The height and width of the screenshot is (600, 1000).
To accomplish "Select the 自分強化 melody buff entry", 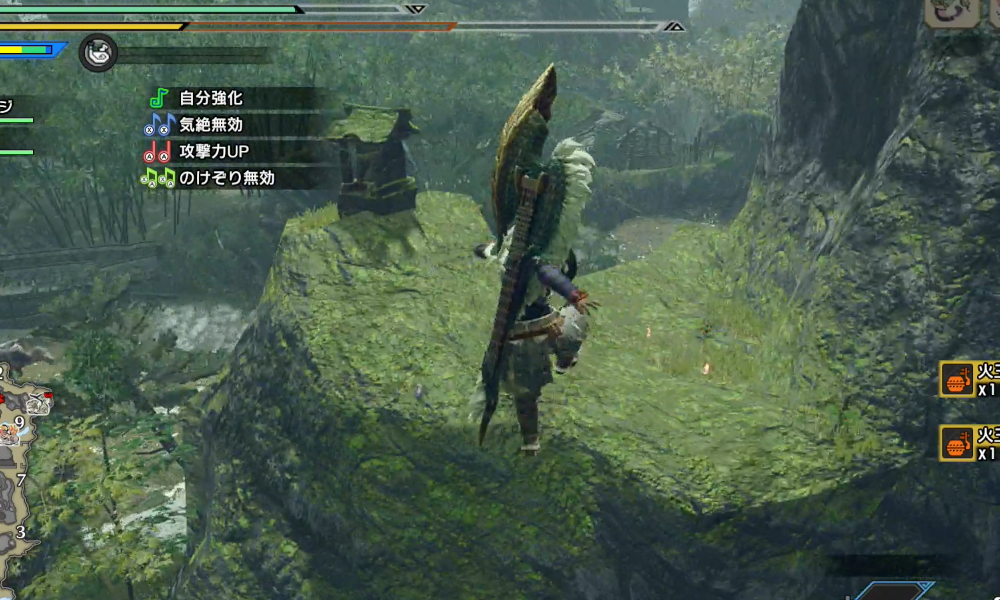I will (211, 99).
